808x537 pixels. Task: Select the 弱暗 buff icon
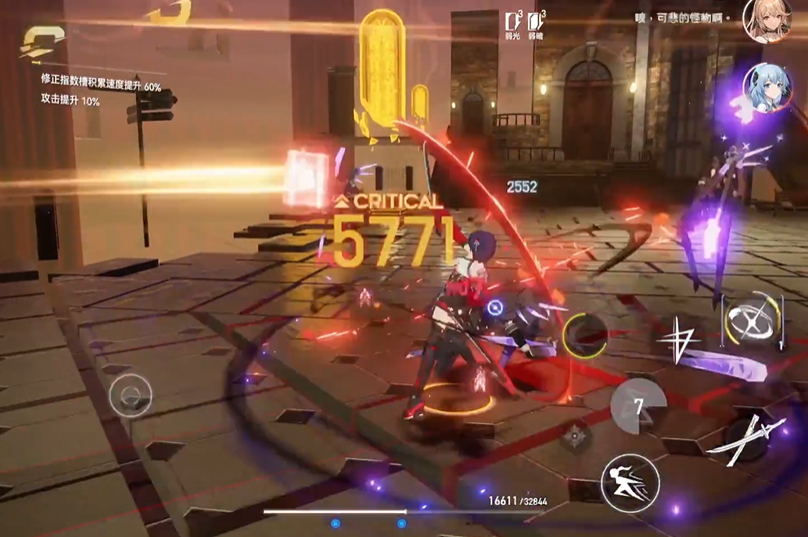(x=537, y=24)
